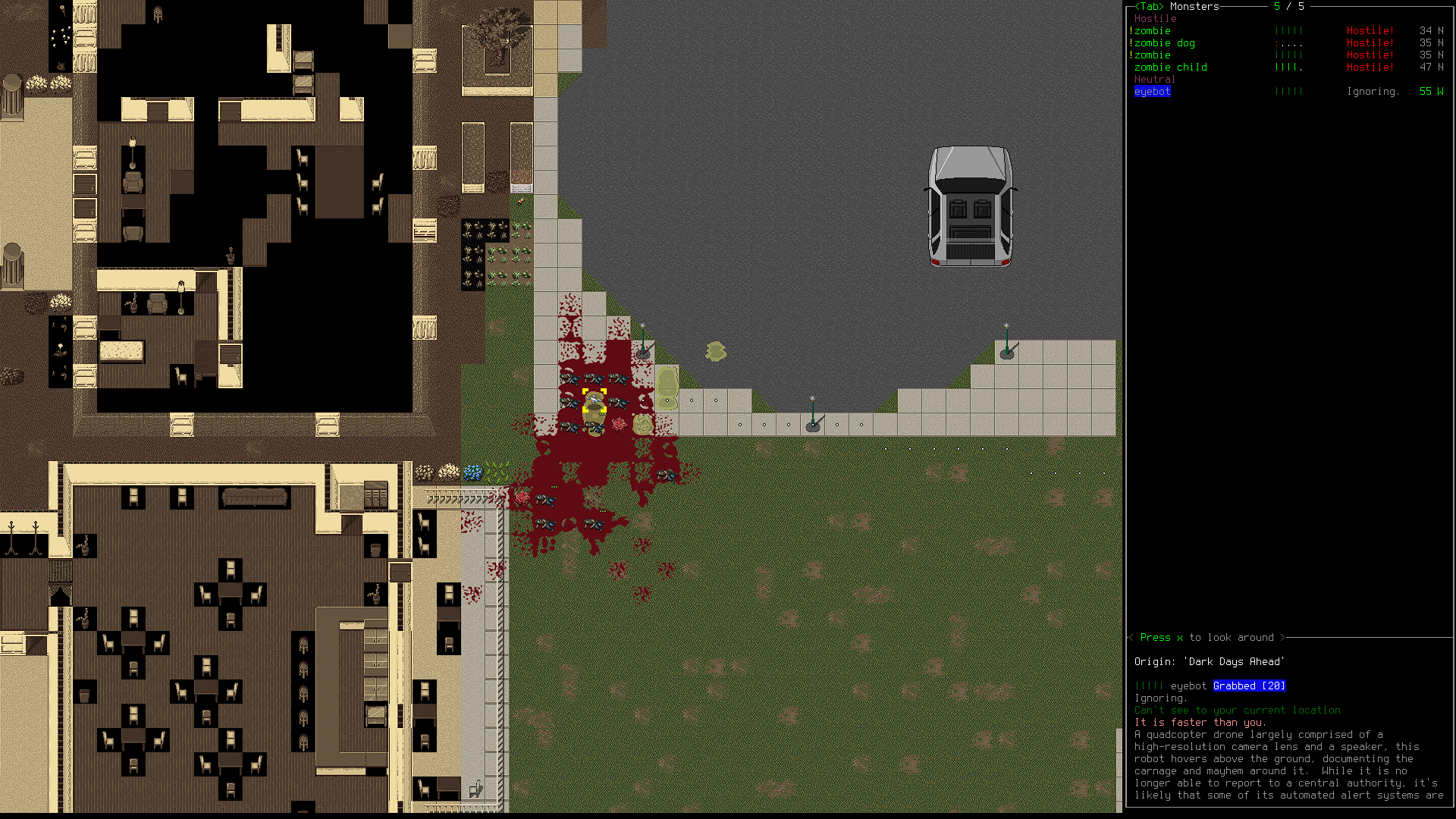Click the eyebot's green health bar indicator
Screen dimensions: 1456x819
pyautogui.click(x=1289, y=91)
